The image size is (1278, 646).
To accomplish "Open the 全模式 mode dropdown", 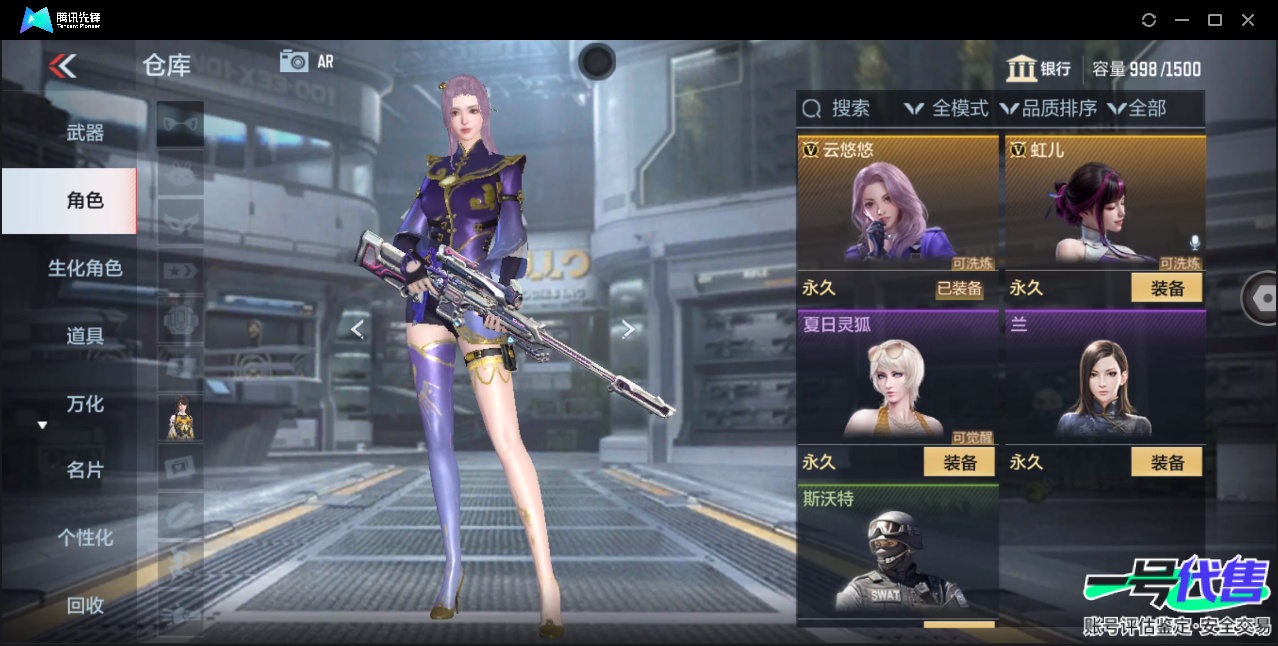I will (946, 108).
